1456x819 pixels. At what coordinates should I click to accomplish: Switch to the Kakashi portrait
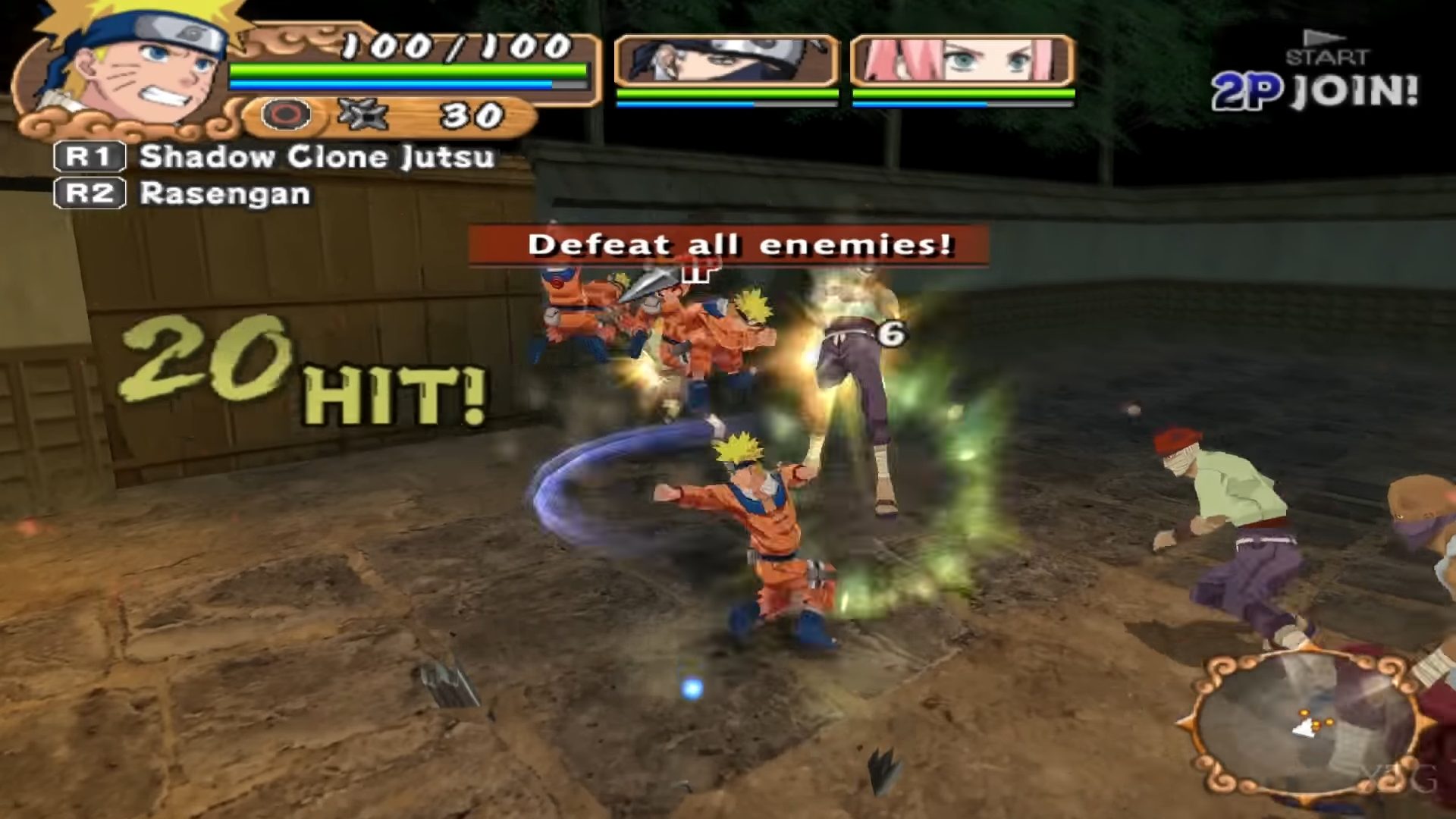tap(726, 61)
